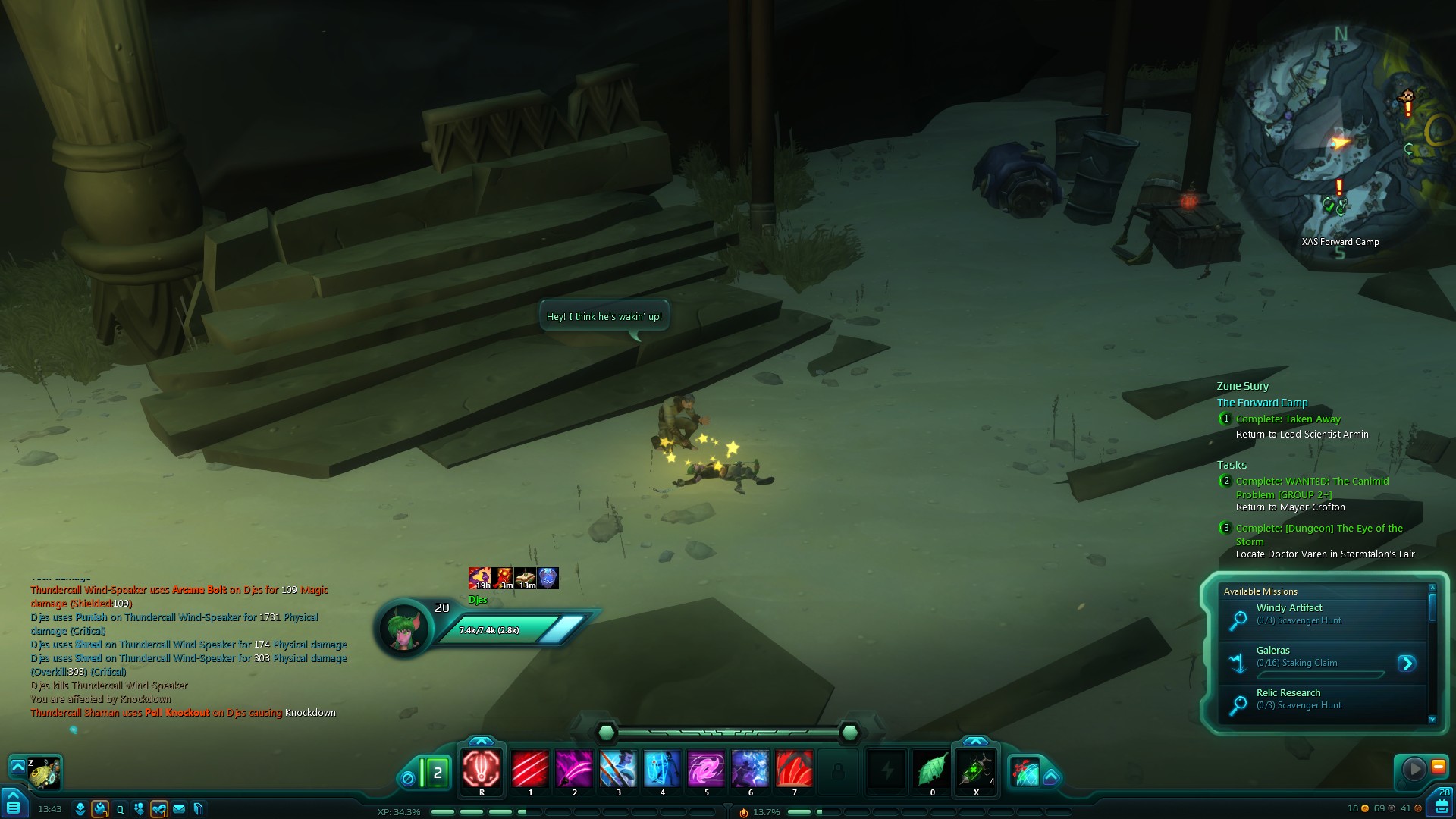
Task: Expand the path ability flyout arrow
Action: 1051,777
